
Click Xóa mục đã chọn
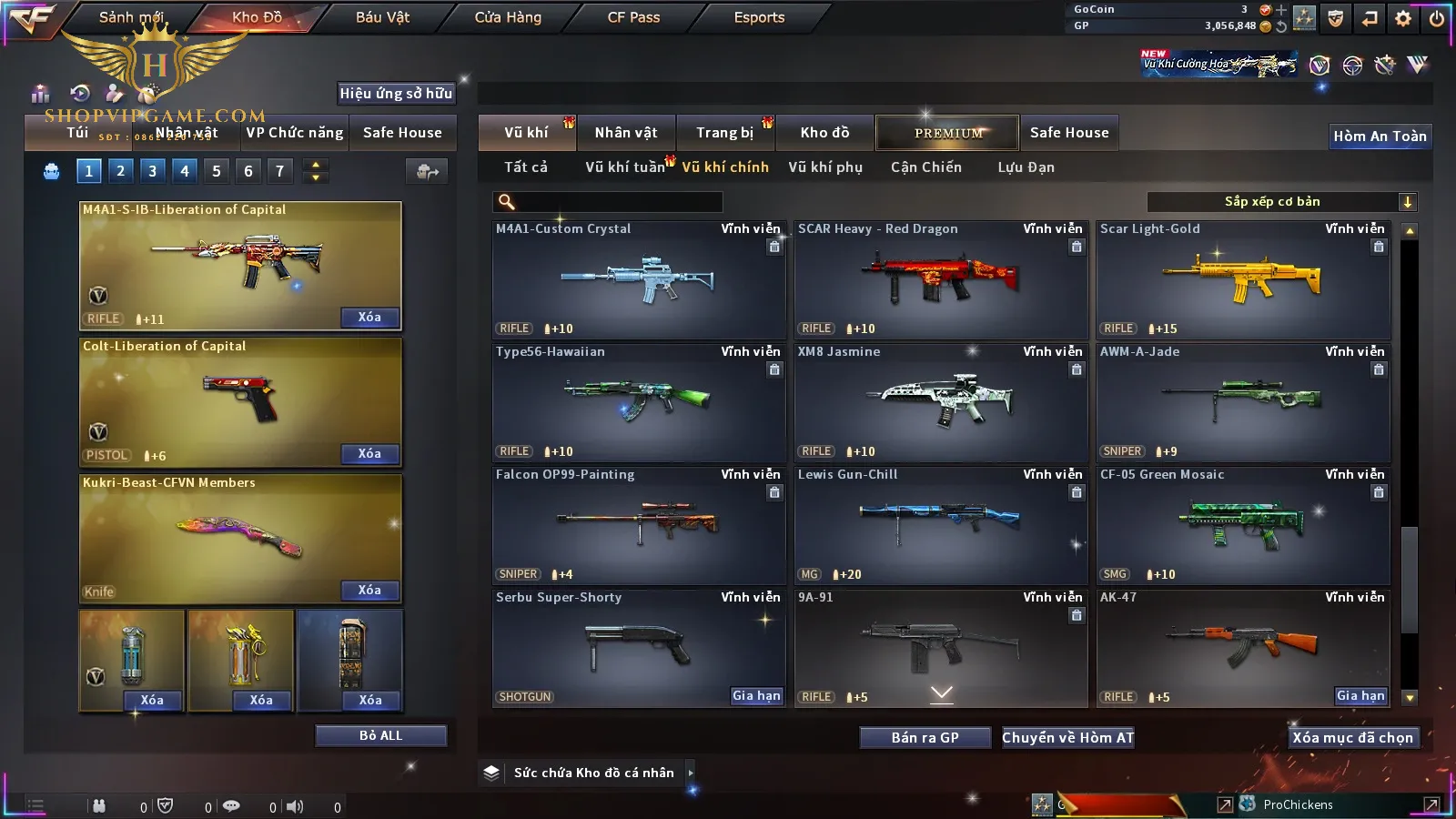(x=1352, y=738)
